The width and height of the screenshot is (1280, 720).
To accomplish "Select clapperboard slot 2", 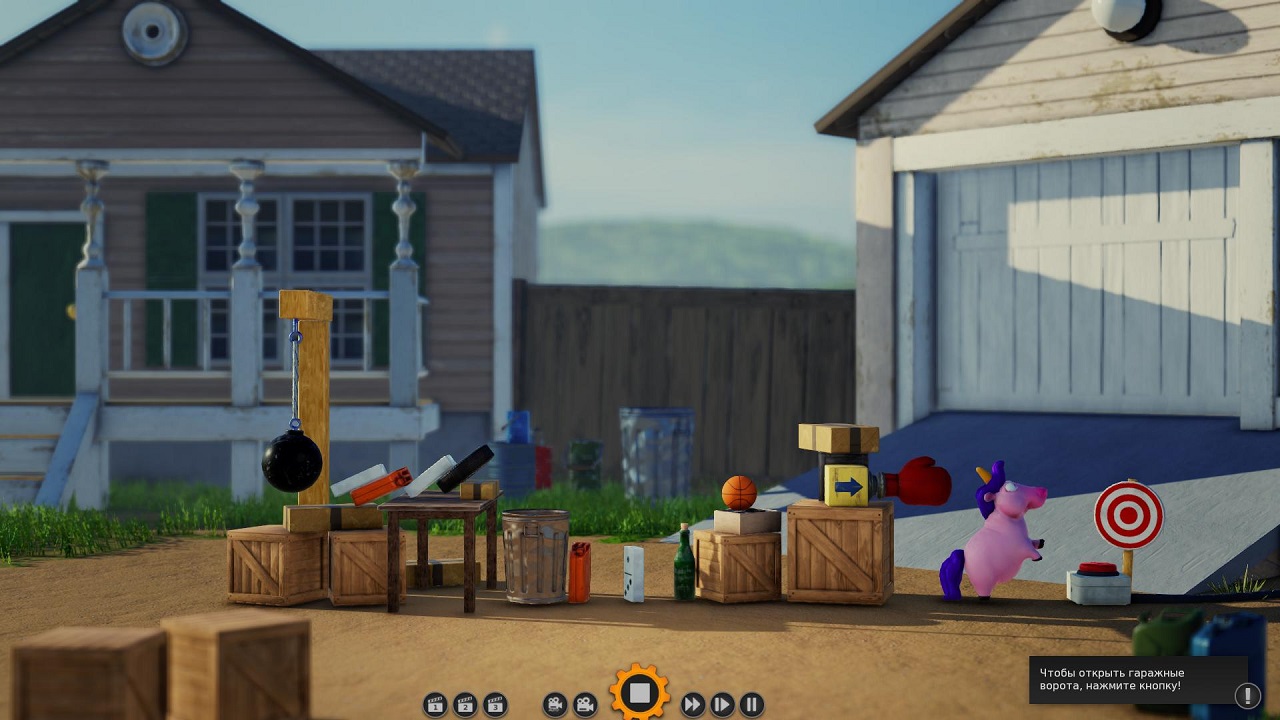I will click(x=464, y=704).
